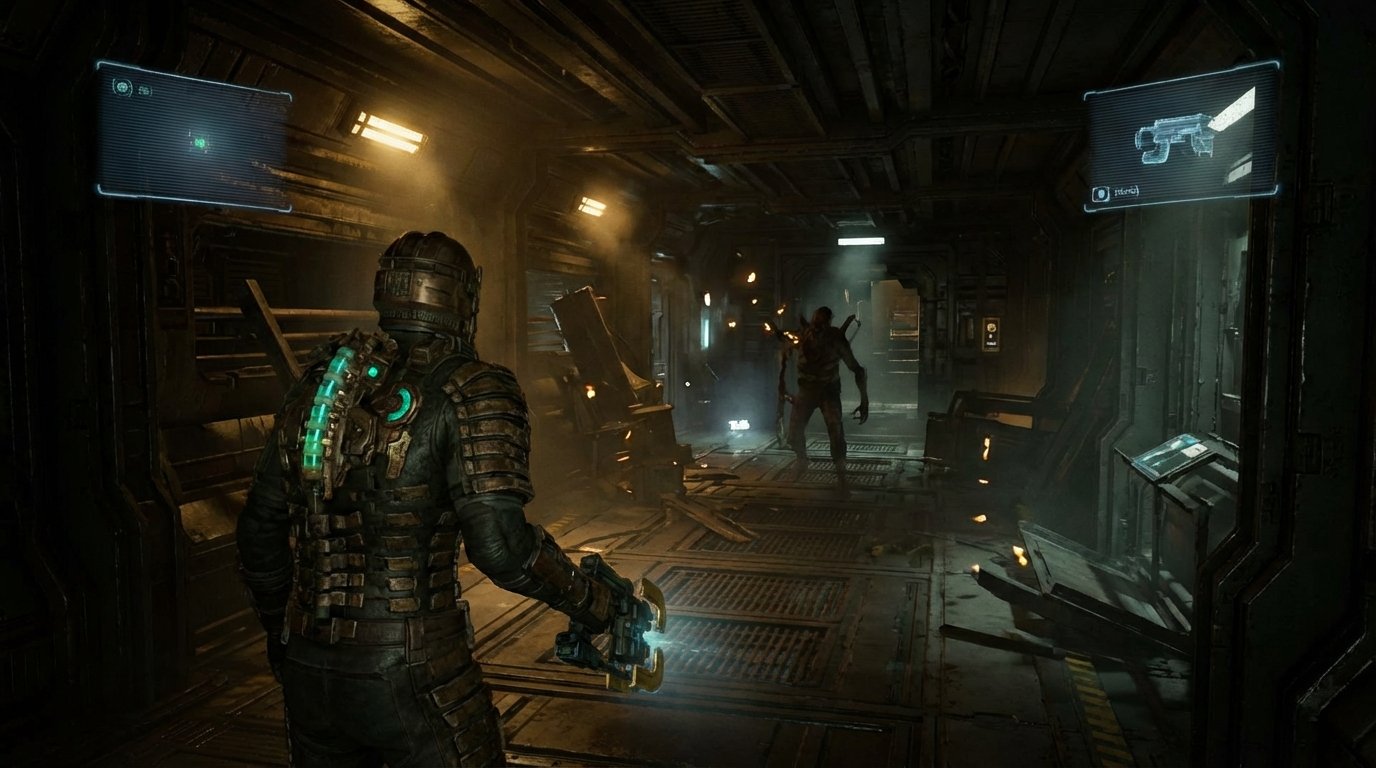Viewport: 1376px width, 768px height.
Task: Click the circular emblem on the left hologram panel
Action: (x=121, y=88)
